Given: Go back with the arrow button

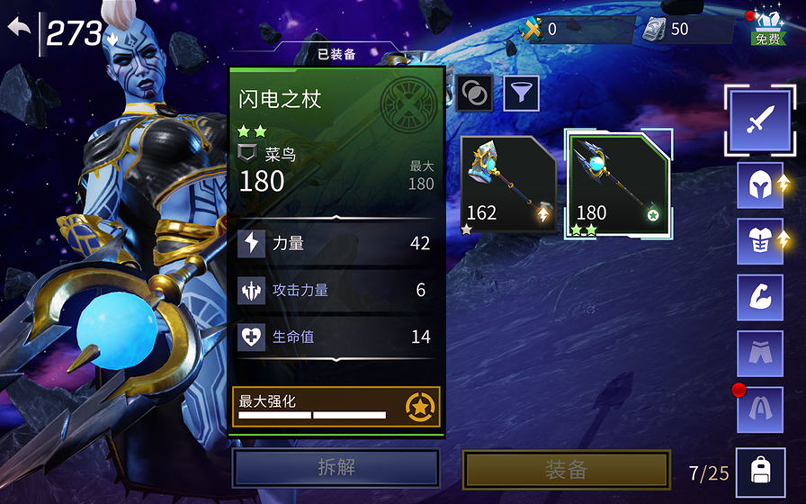Looking at the screenshot, I should click(19, 27).
